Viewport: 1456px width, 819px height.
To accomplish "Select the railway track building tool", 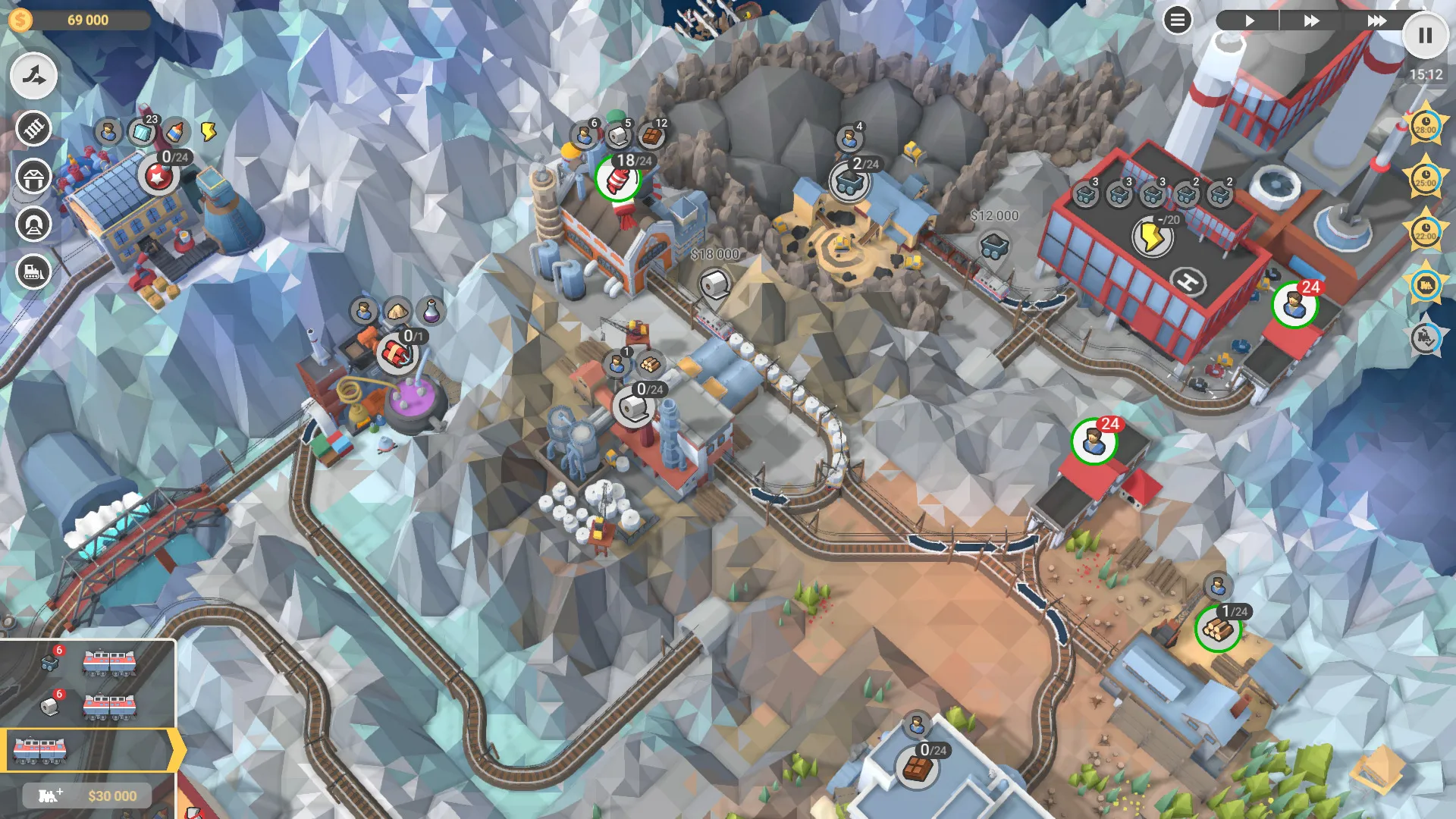I will click(33, 128).
